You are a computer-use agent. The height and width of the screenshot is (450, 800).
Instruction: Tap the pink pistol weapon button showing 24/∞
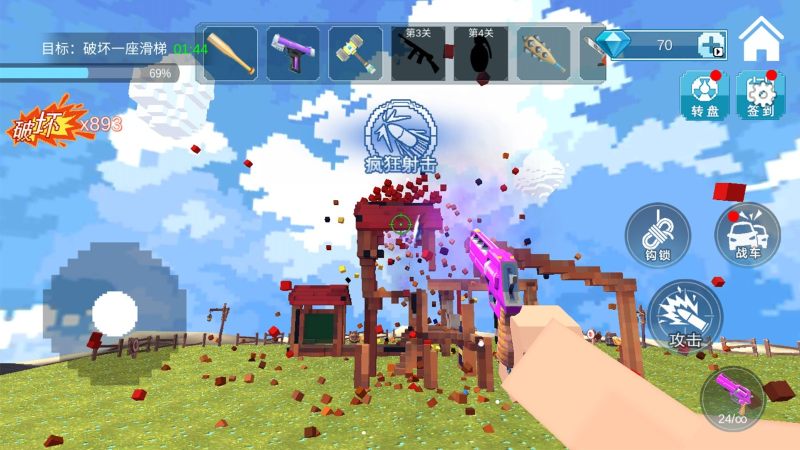pos(733,400)
